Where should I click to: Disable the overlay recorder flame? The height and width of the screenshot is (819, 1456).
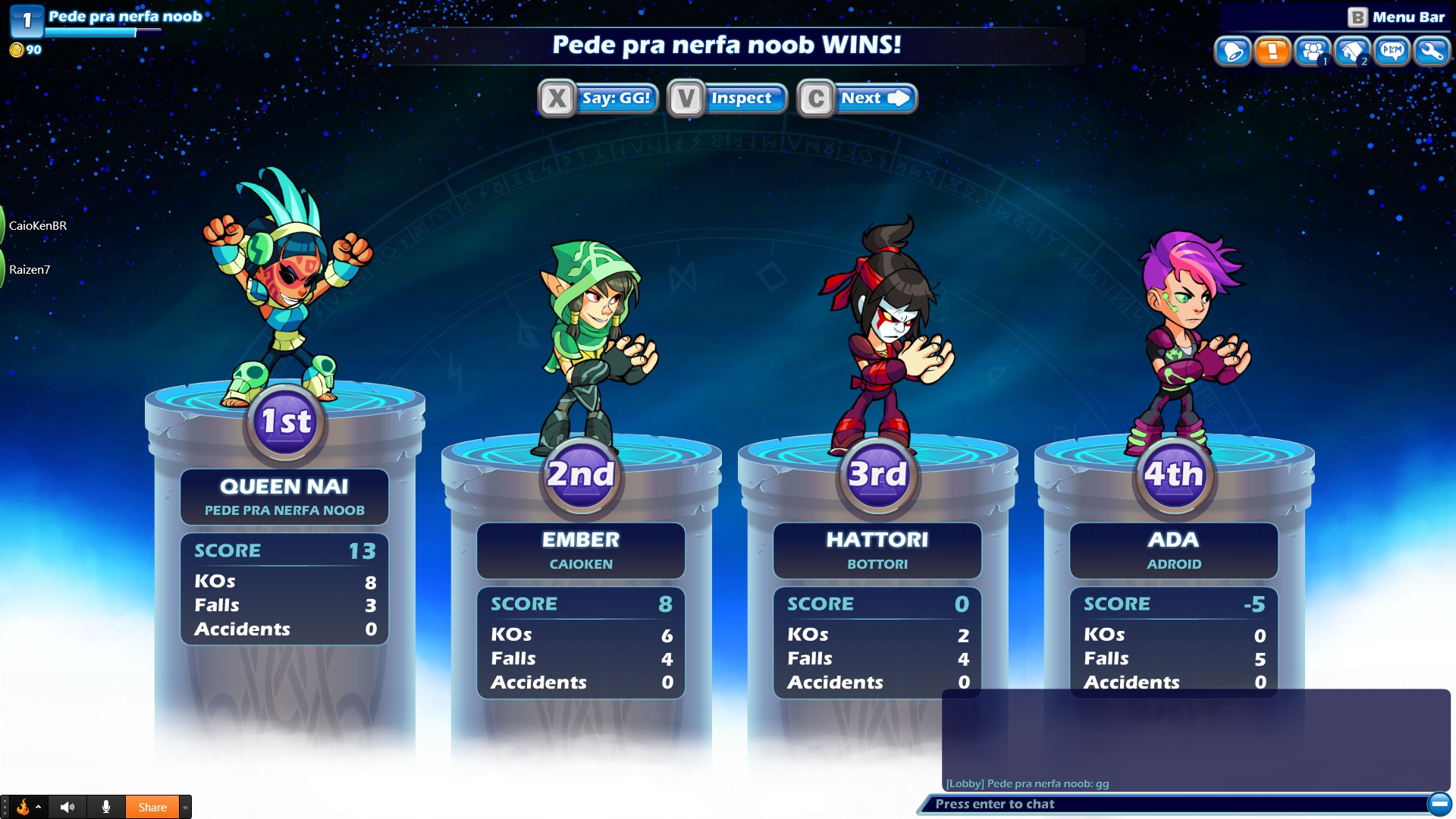(x=24, y=807)
